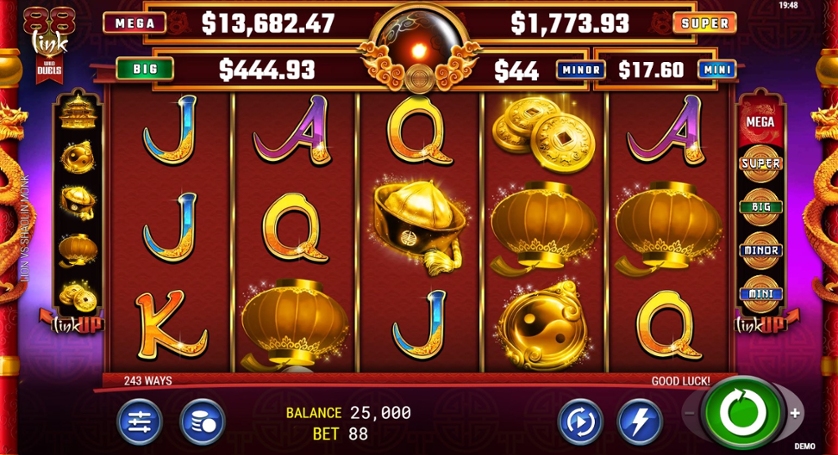Screen dimensions: 838x455
Task: Decrease the bet with the minus button
Action: click(690, 413)
